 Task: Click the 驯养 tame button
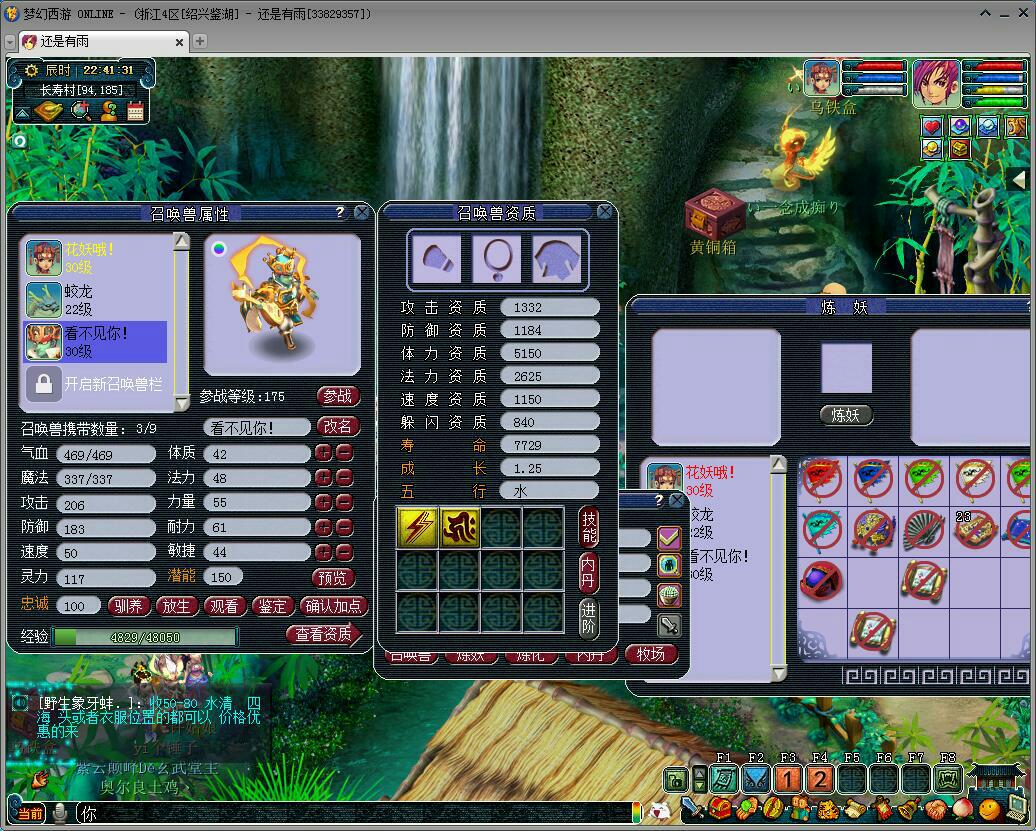coord(128,605)
